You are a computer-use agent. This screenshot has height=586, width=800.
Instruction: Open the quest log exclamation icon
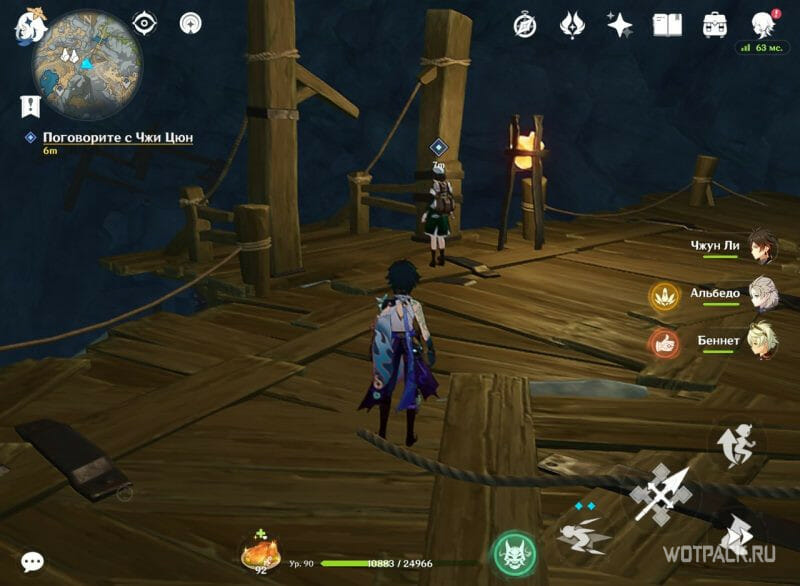pyautogui.click(x=29, y=105)
